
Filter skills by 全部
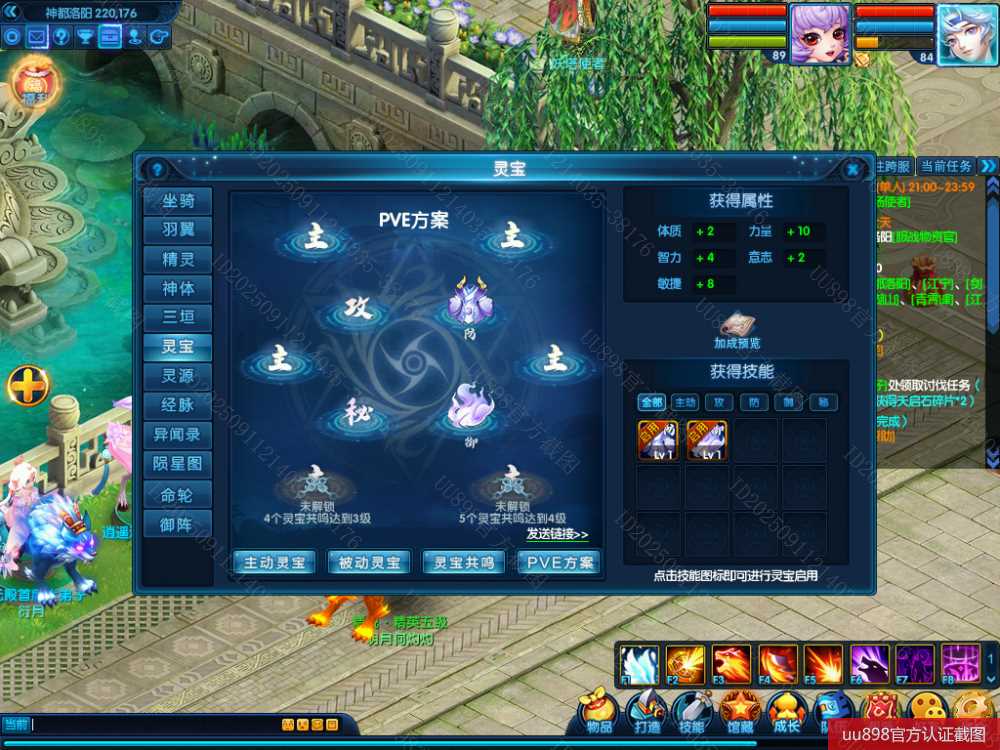tap(652, 402)
